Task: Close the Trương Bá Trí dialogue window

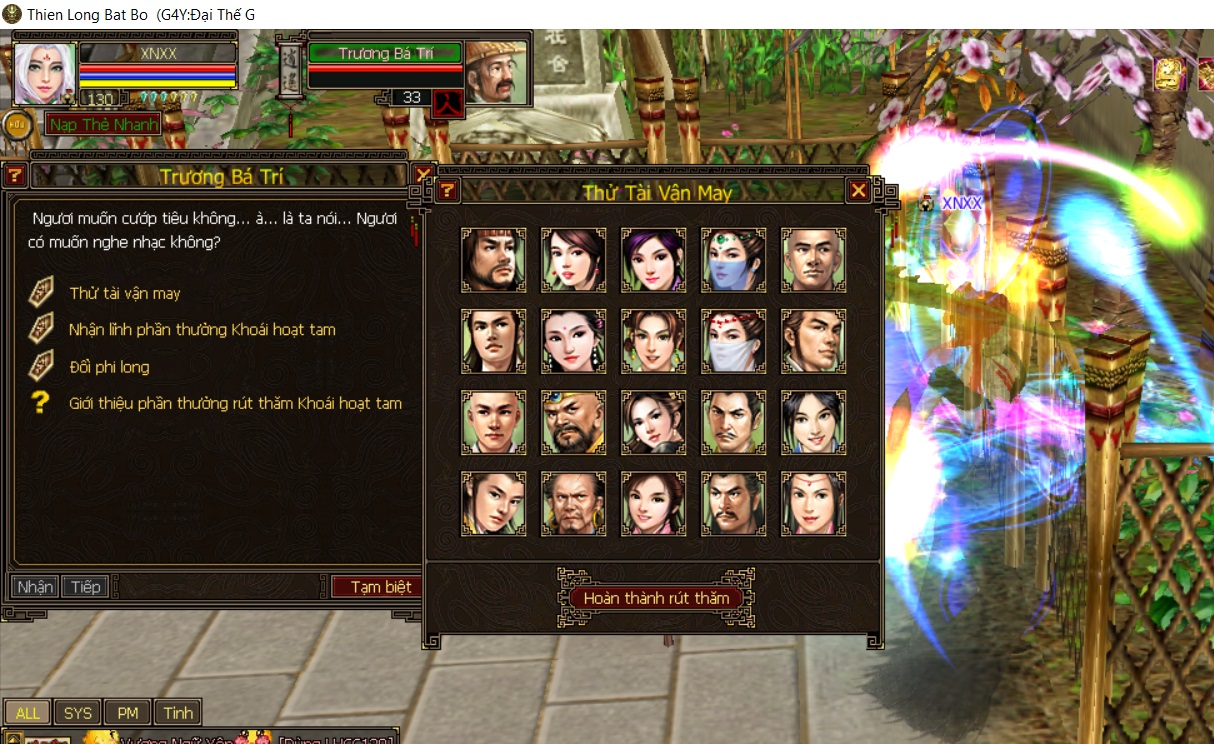Action: pyautogui.click(x=423, y=176)
